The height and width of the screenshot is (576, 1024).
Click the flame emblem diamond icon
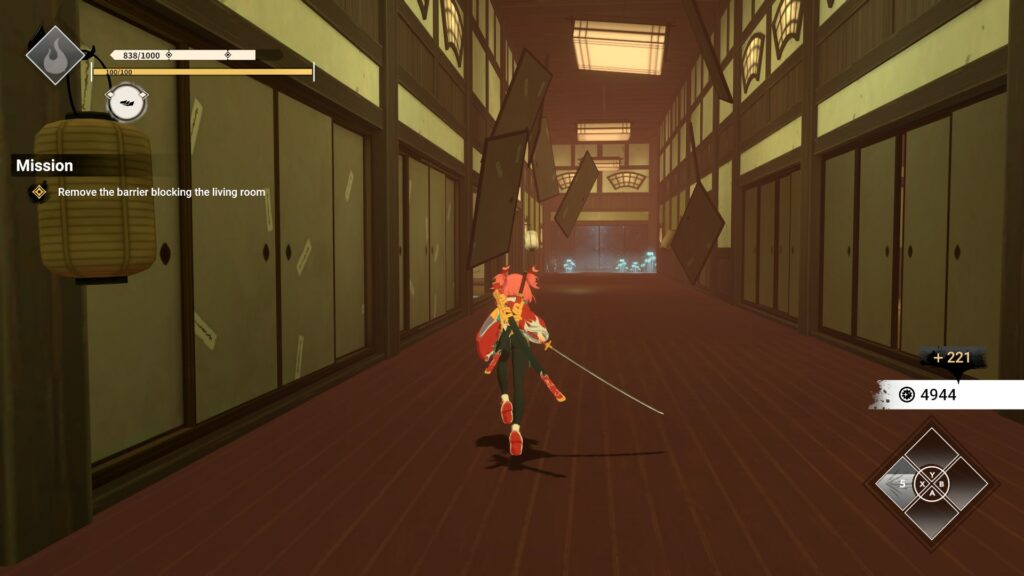click(54, 54)
